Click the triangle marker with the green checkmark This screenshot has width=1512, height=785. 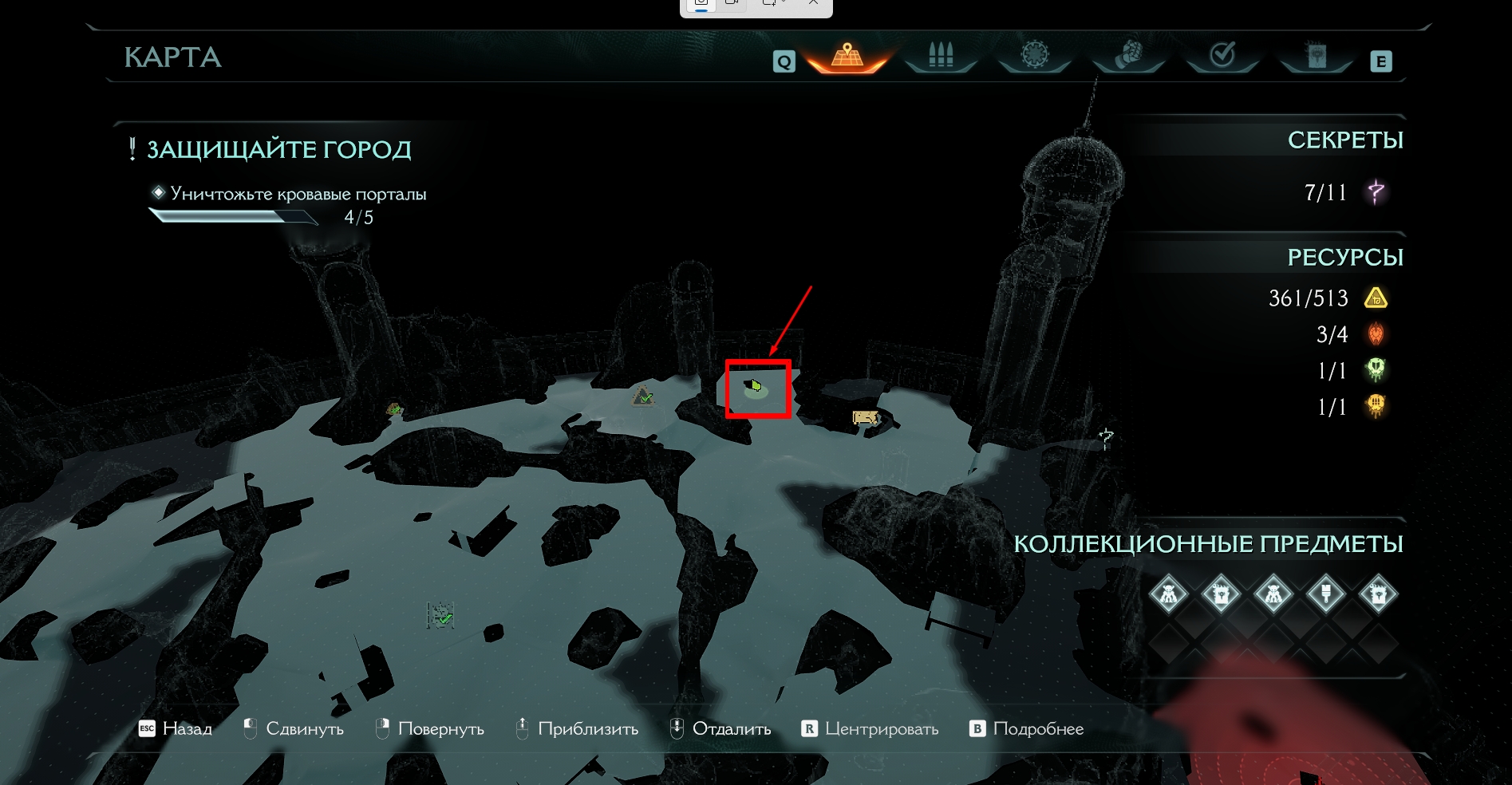[643, 395]
